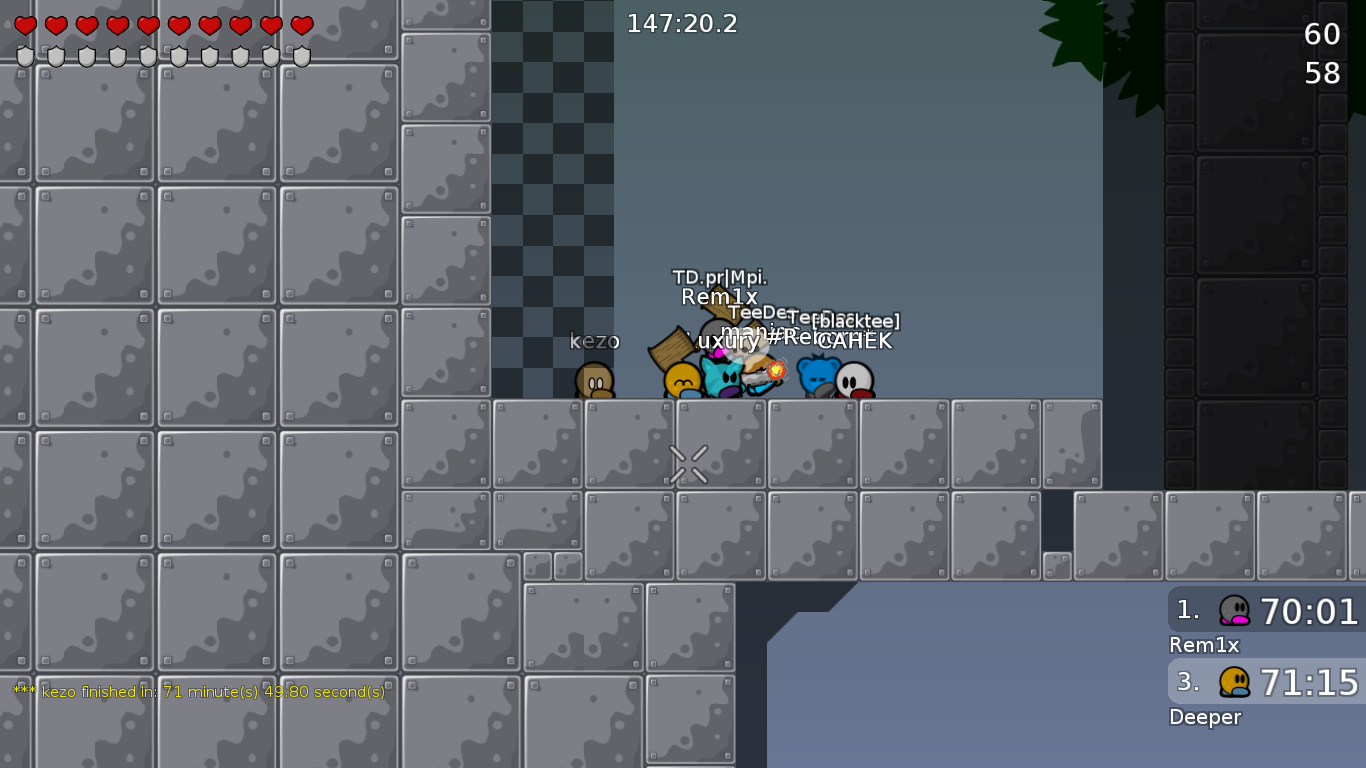Click the race timer showing 147:20.2
Screen dimensions: 1366x768
click(x=680, y=23)
